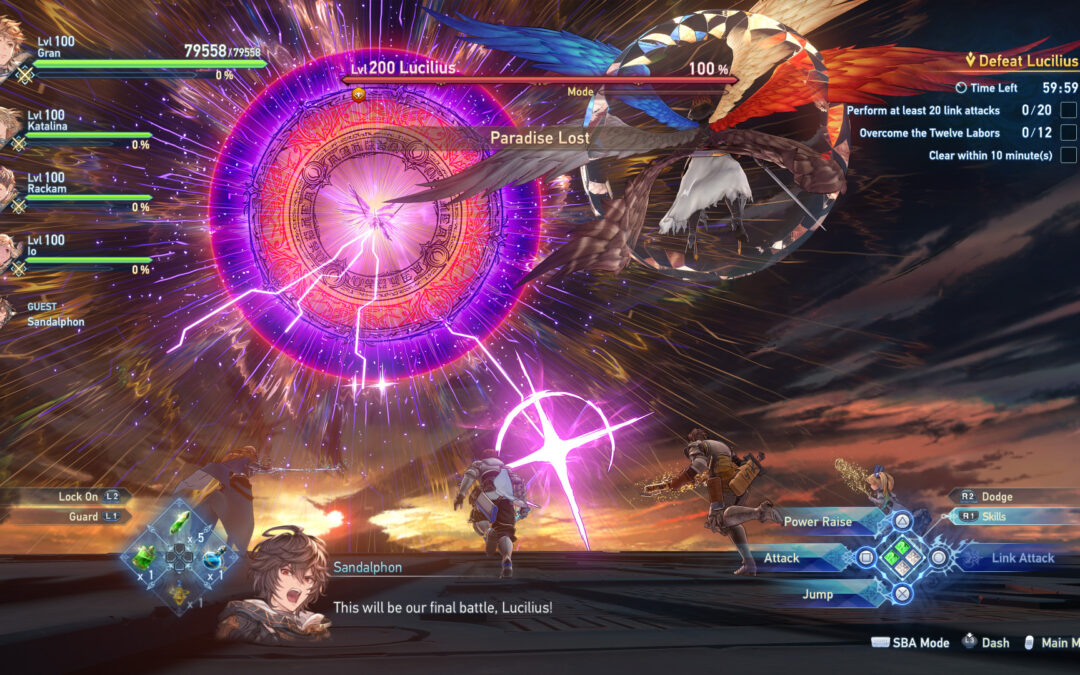Select the Guard action label
The image size is (1080, 675).
pyautogui.click(x=84, y=516)
